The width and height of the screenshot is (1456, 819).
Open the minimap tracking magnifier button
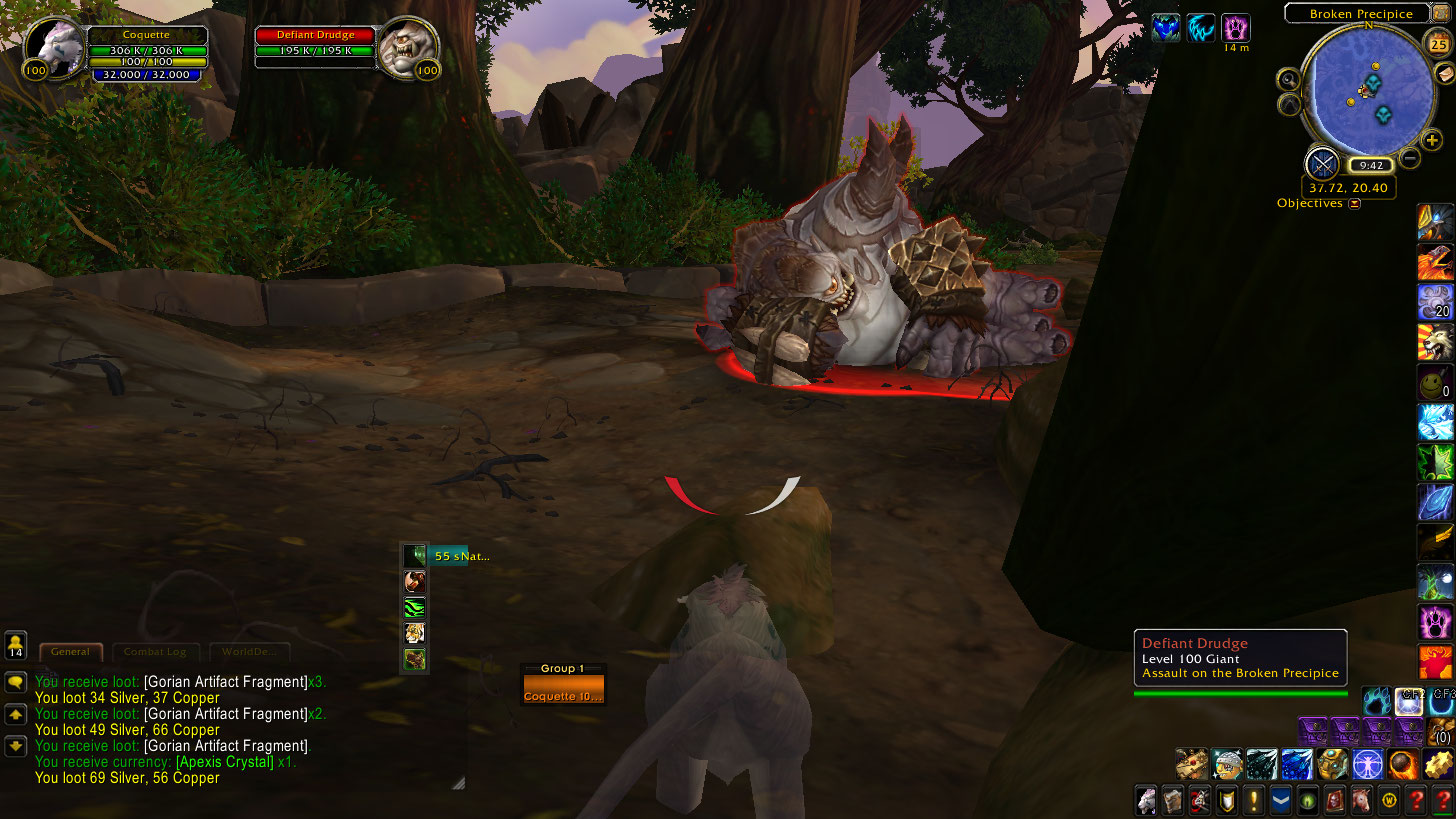click(1288, 80)
